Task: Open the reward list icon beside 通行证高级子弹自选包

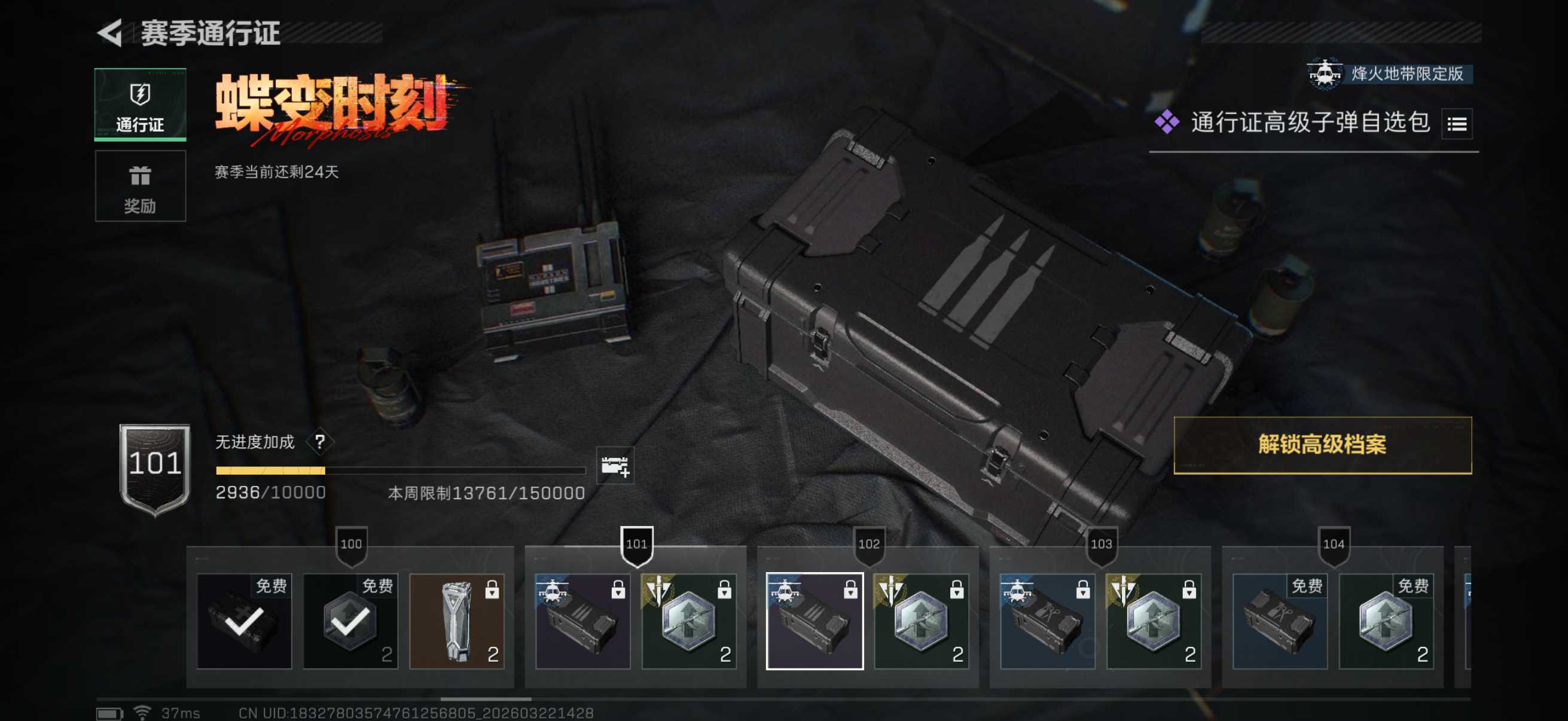Action: coord(1457,124)
